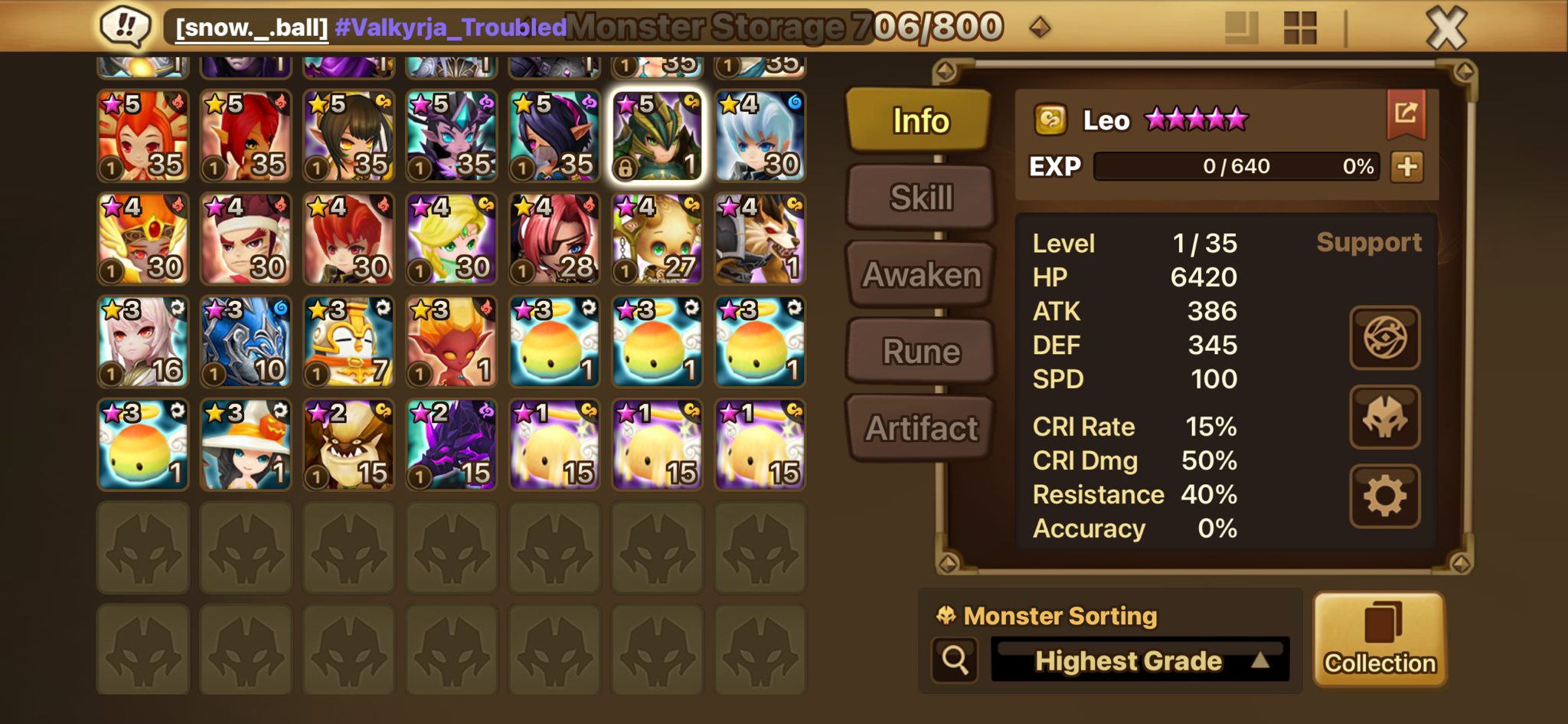1568x724 pixels.
Task: Open the Collection screen
Action: (1380, 639)
